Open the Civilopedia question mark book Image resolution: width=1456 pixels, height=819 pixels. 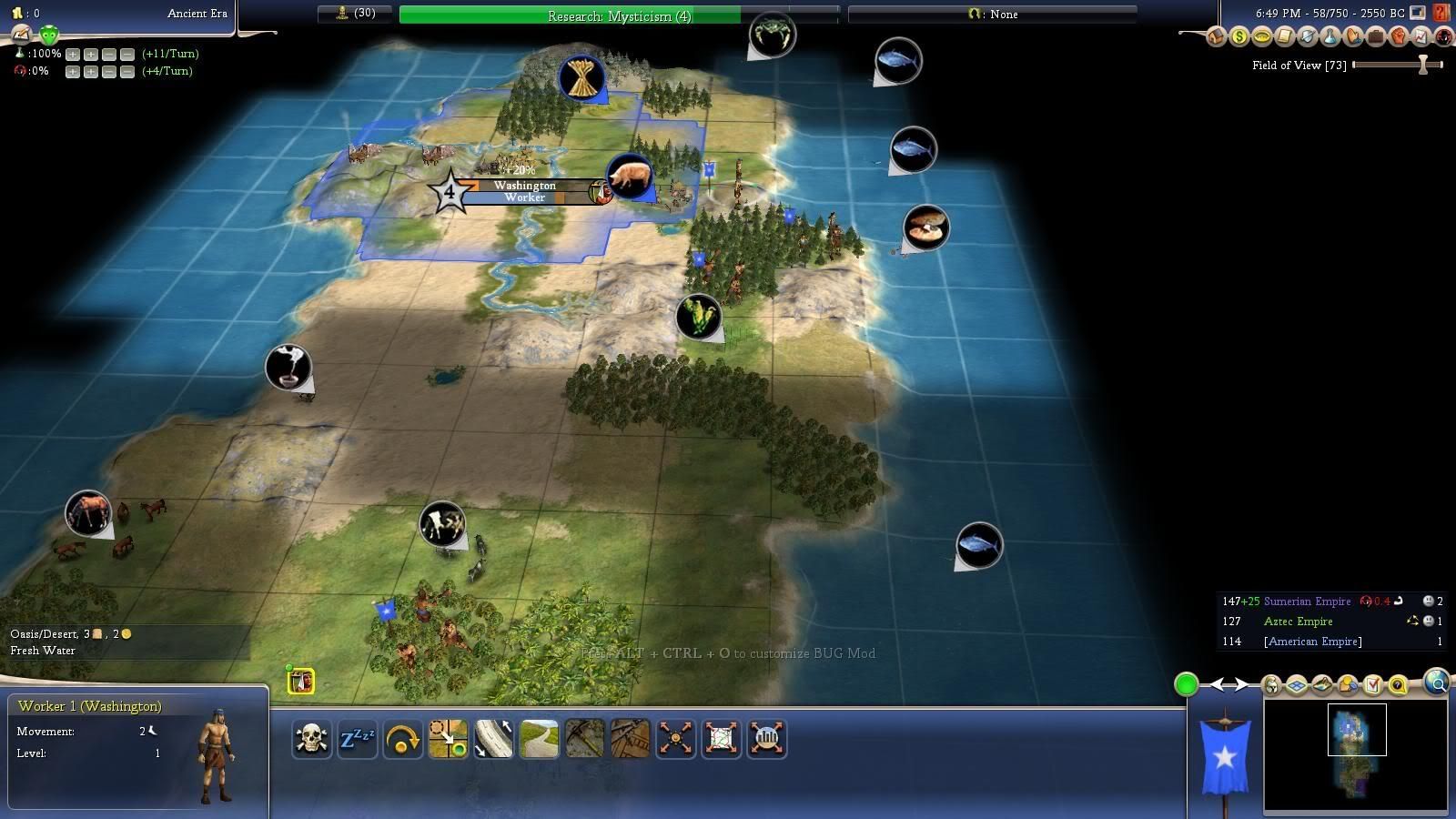click(x=1441, y=13)
